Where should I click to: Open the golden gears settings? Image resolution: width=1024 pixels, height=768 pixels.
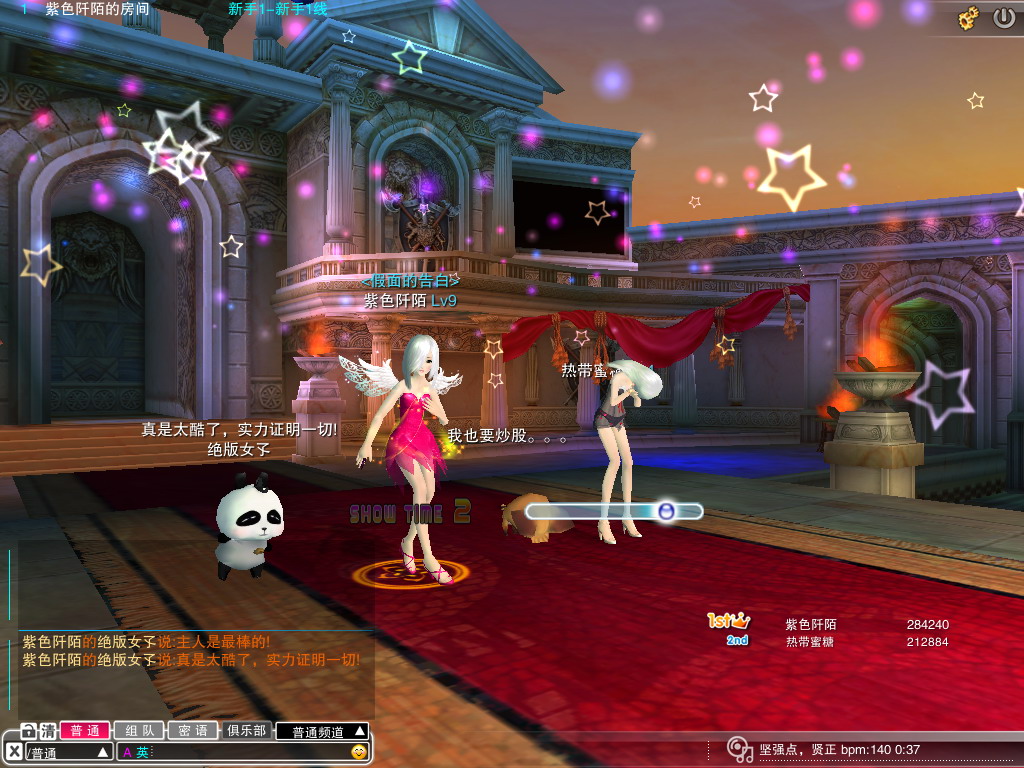[x=968, y=18]
